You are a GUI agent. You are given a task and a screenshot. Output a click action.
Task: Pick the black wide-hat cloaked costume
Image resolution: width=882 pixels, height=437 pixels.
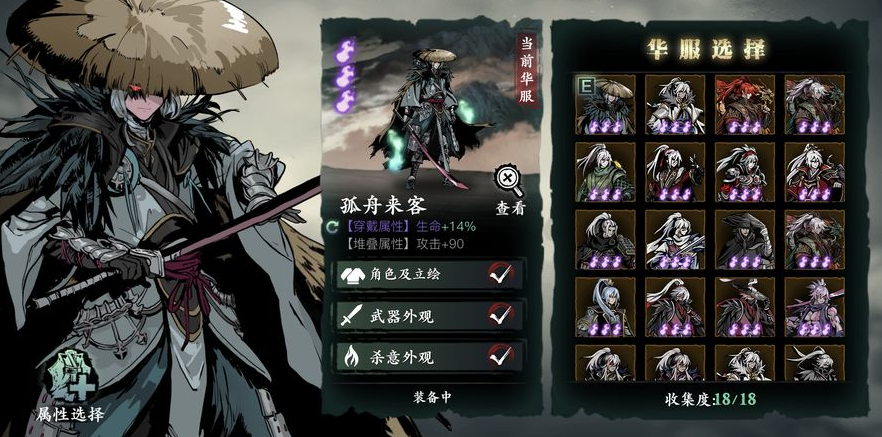pos(745,238)
